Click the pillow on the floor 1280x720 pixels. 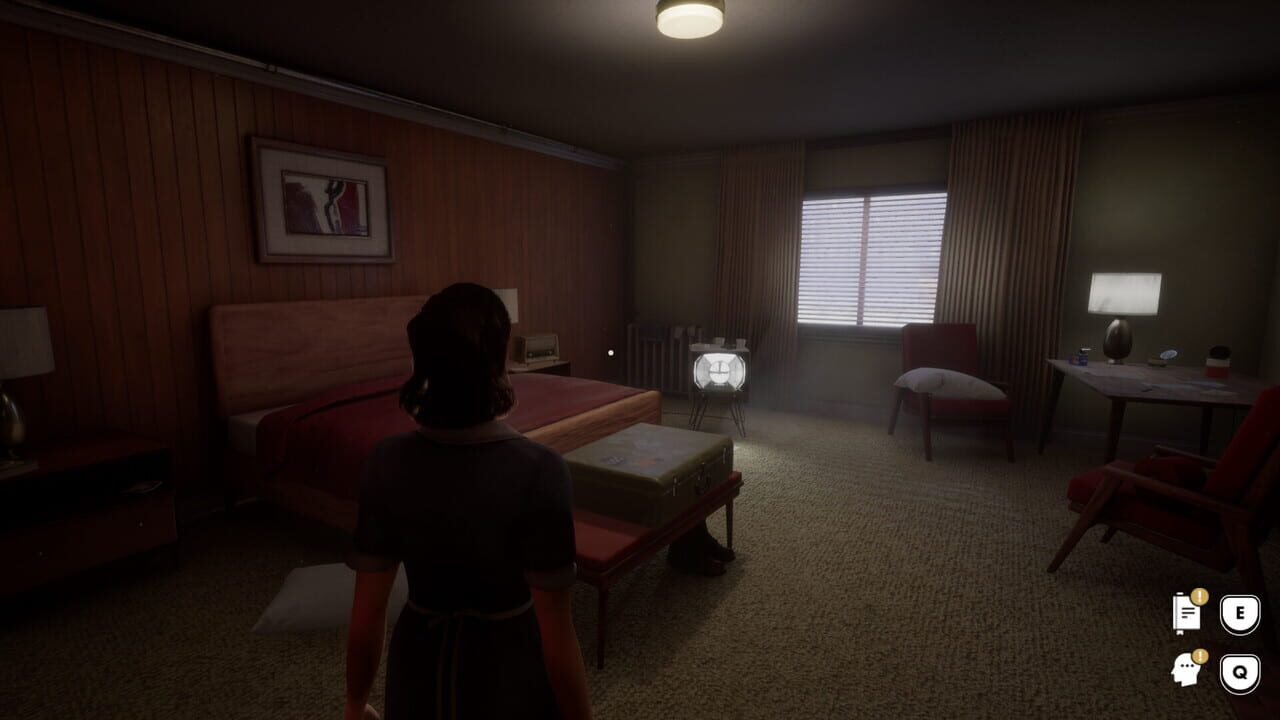pyautogui.click(x=305, y=595)
